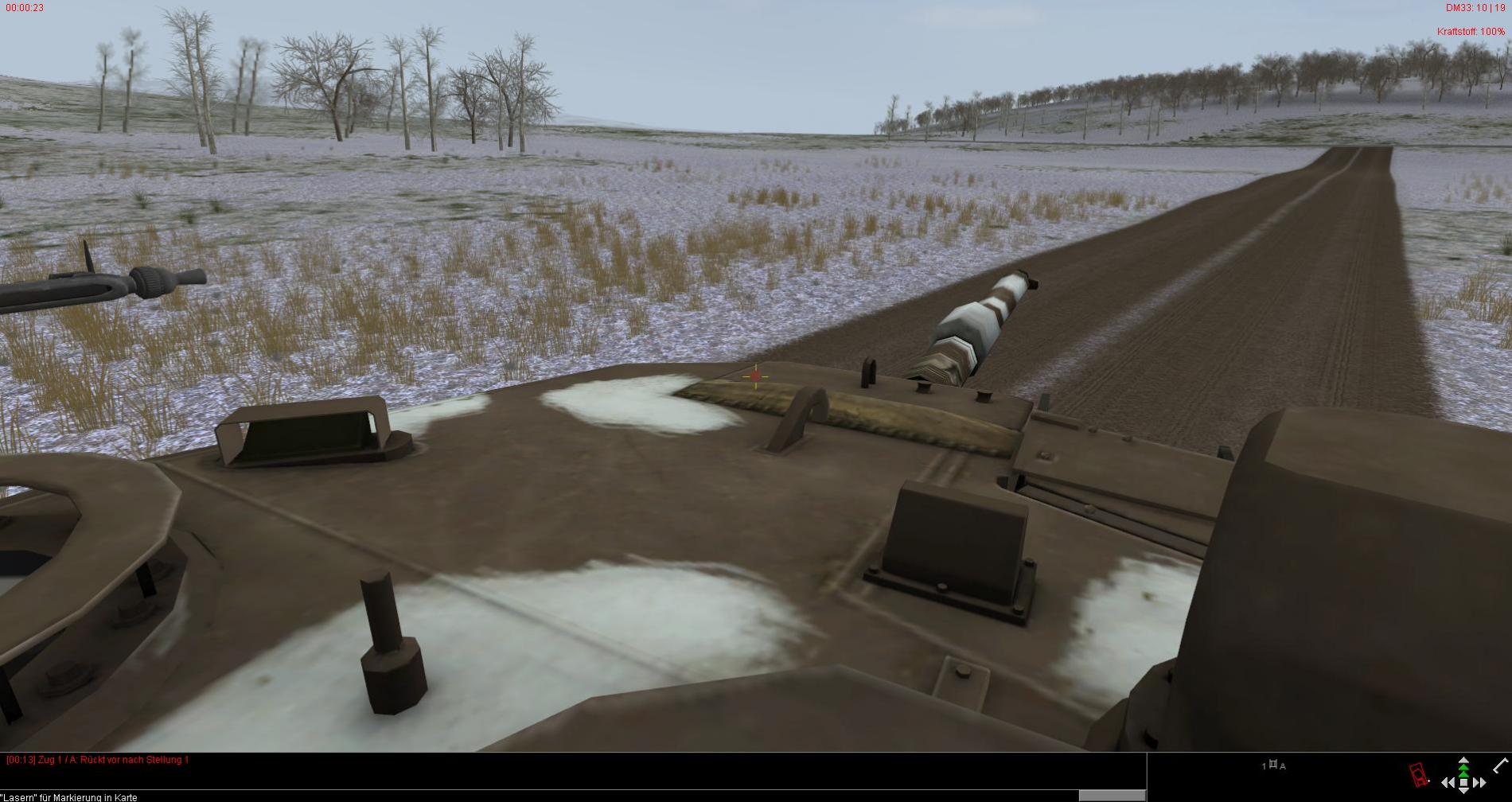The image size is (1512, 802).
Task: Click the red tank orientation icon
Action: point(1418,774)
